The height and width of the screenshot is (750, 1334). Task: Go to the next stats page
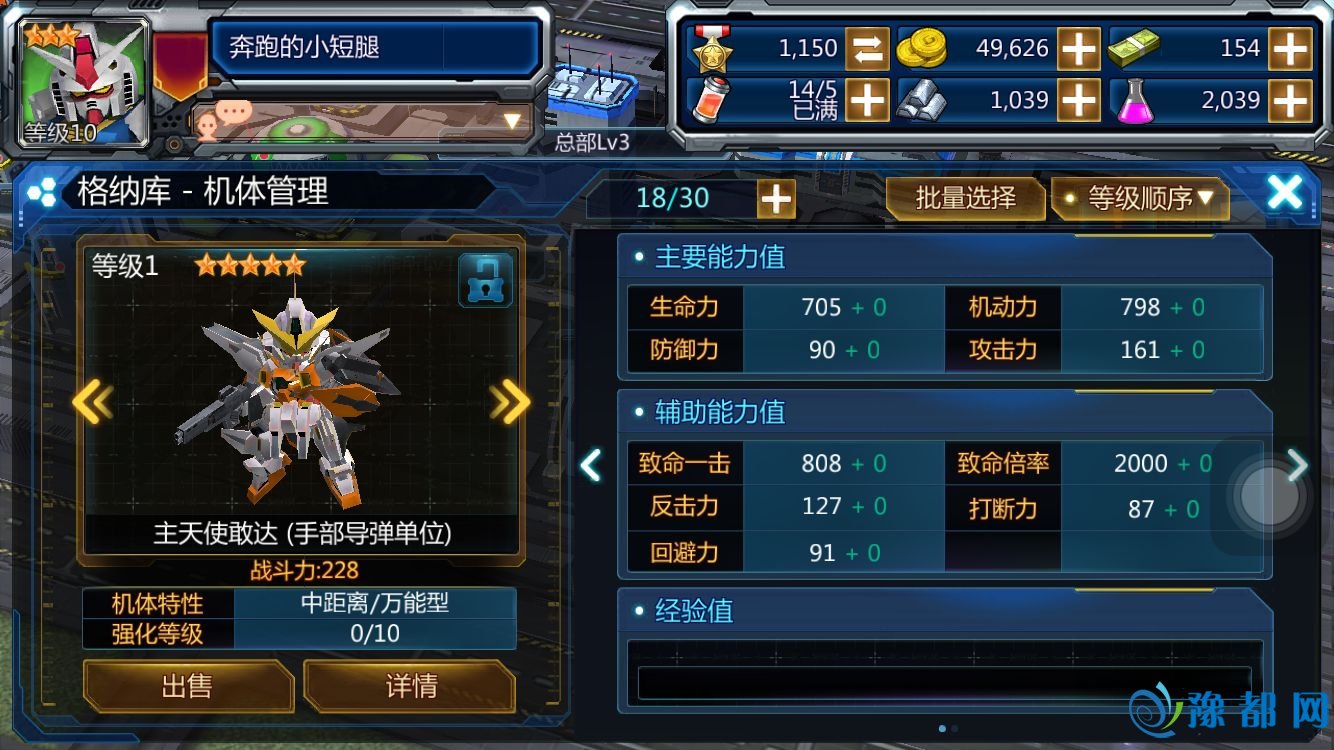point(1297,464)
